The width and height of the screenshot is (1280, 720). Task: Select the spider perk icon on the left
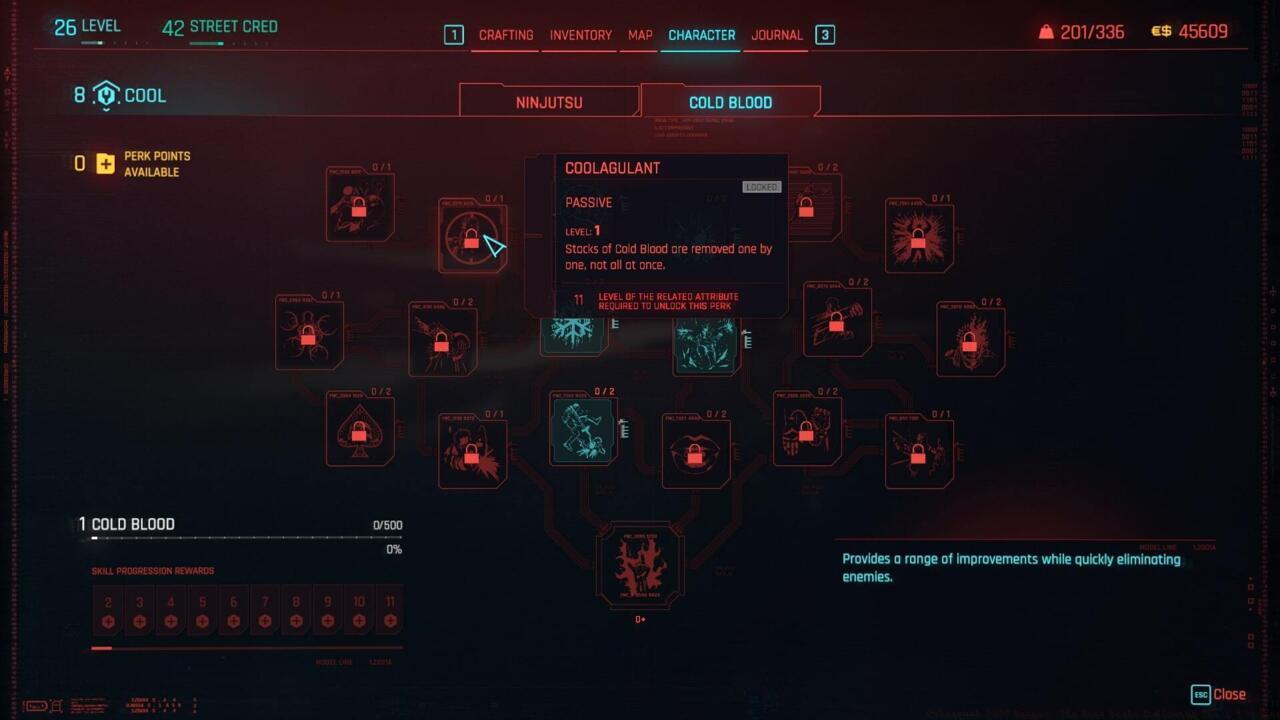coord(309,334)
